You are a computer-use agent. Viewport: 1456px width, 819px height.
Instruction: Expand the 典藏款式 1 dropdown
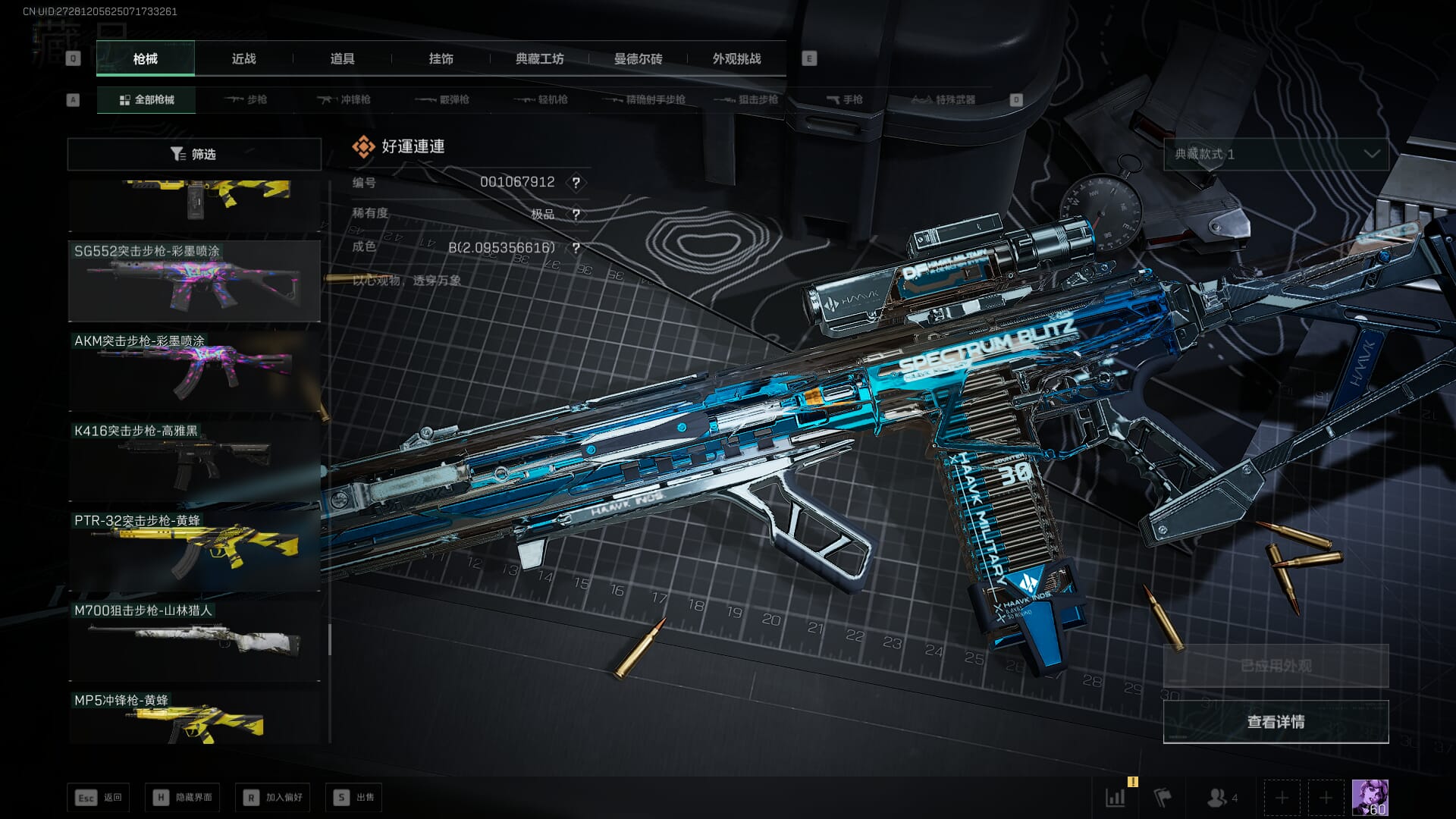[1276, 154]
